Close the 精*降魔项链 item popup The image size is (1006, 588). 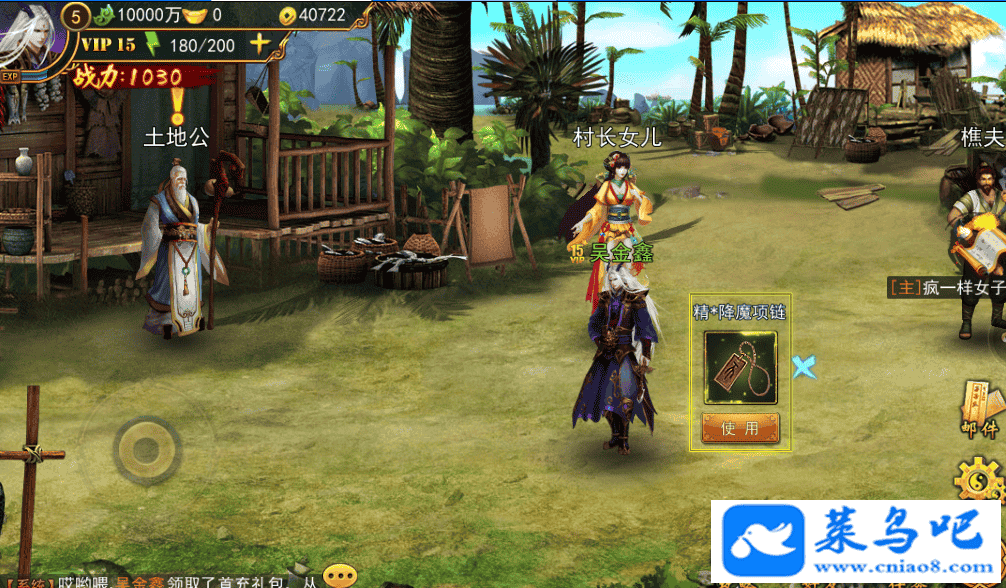[x=804, y=367]
